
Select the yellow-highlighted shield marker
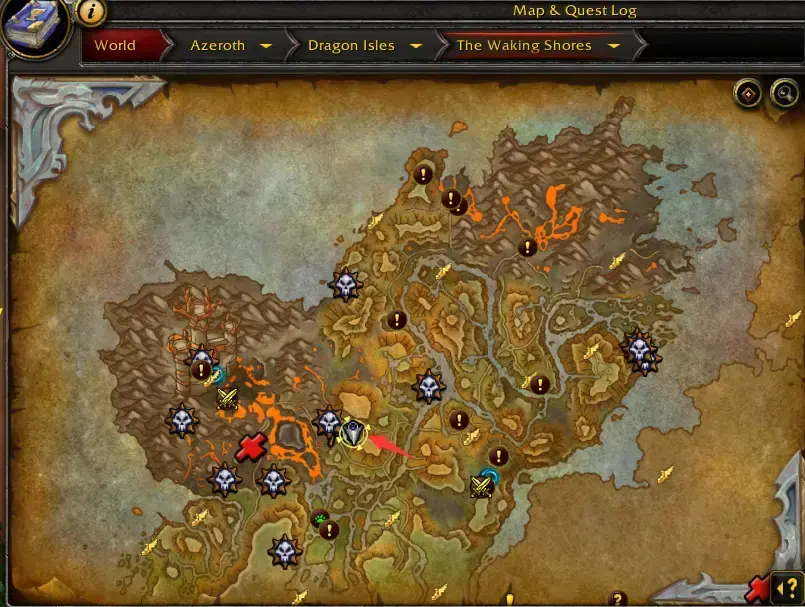click(353, 433)
